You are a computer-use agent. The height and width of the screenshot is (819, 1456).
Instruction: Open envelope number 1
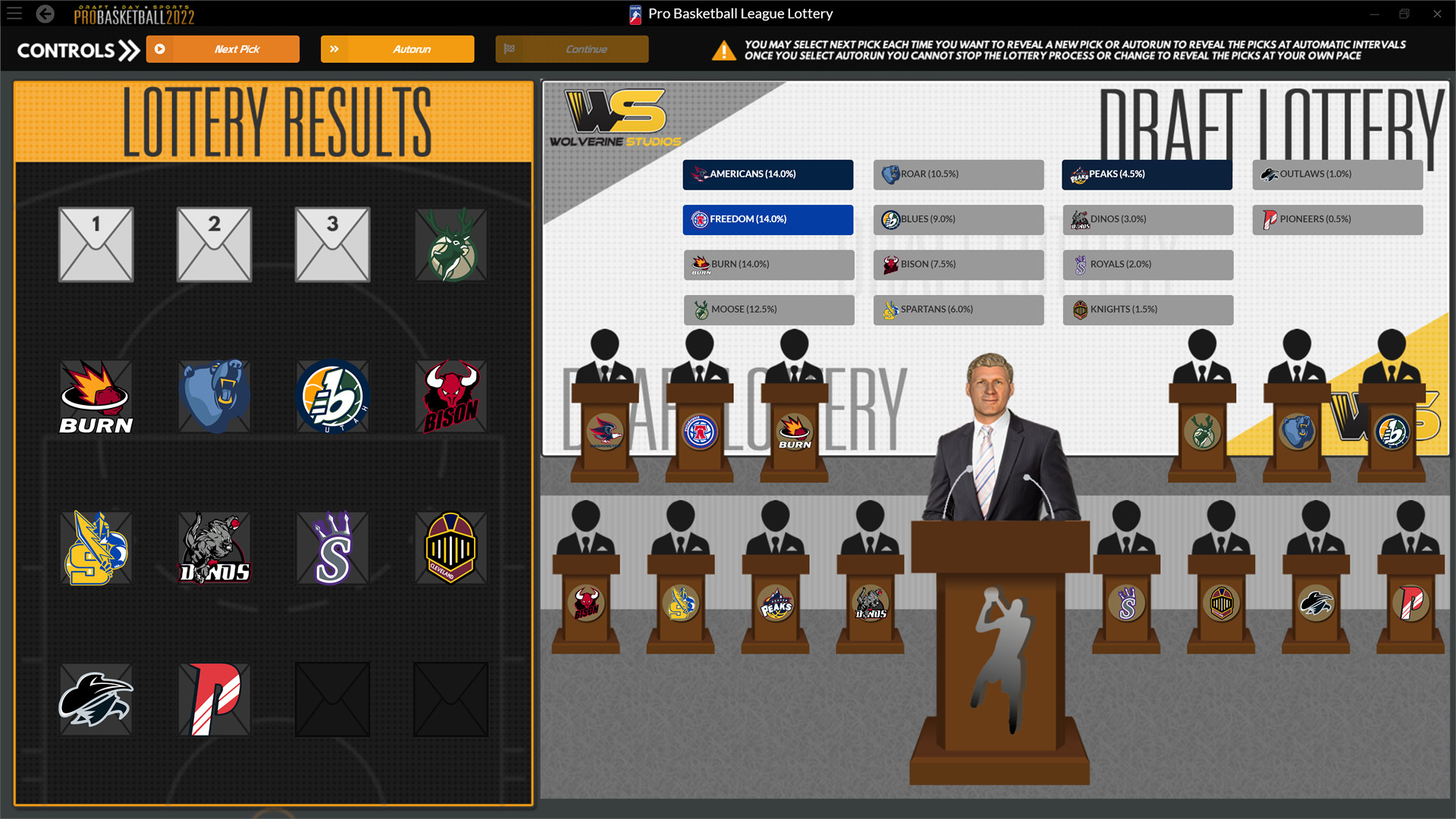[x=96, y=244]
